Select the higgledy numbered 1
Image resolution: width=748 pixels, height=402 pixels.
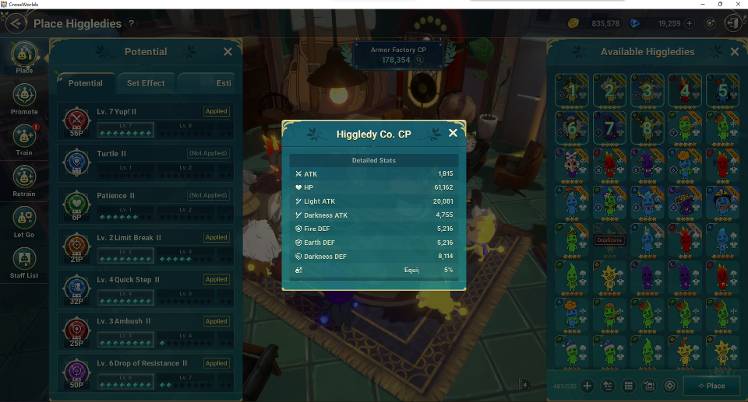coord(572,90)
